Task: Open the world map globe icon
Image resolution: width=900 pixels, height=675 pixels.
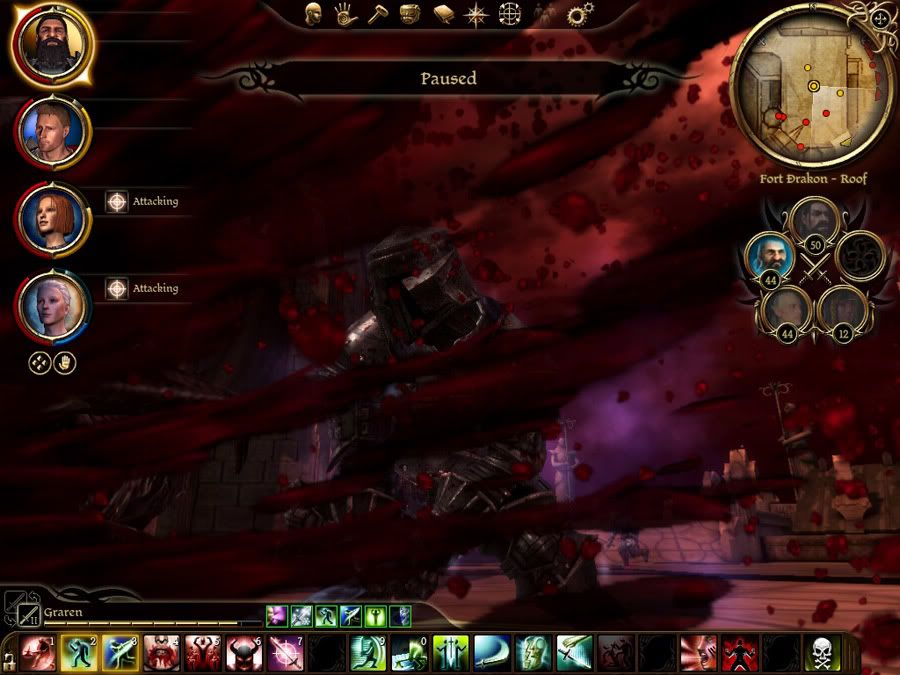Action: [x=511, y=15]
